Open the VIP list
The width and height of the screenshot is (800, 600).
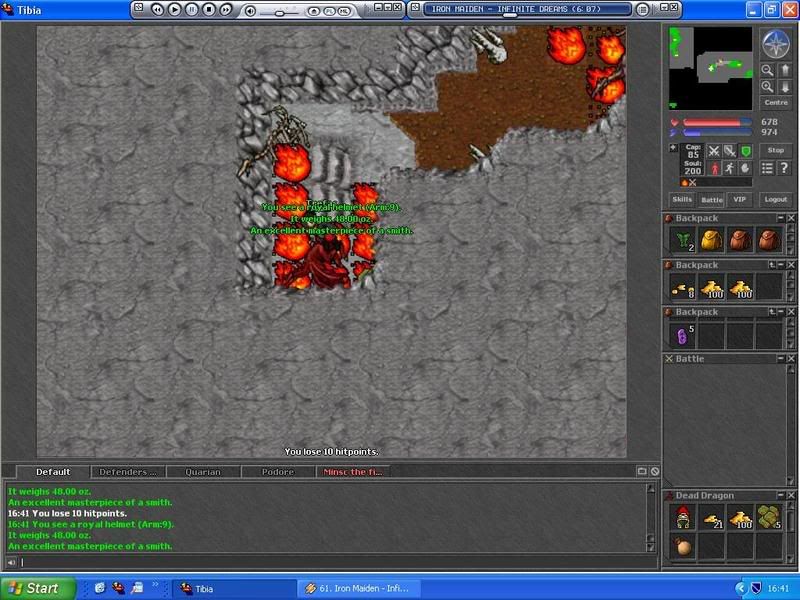(739, 199)
